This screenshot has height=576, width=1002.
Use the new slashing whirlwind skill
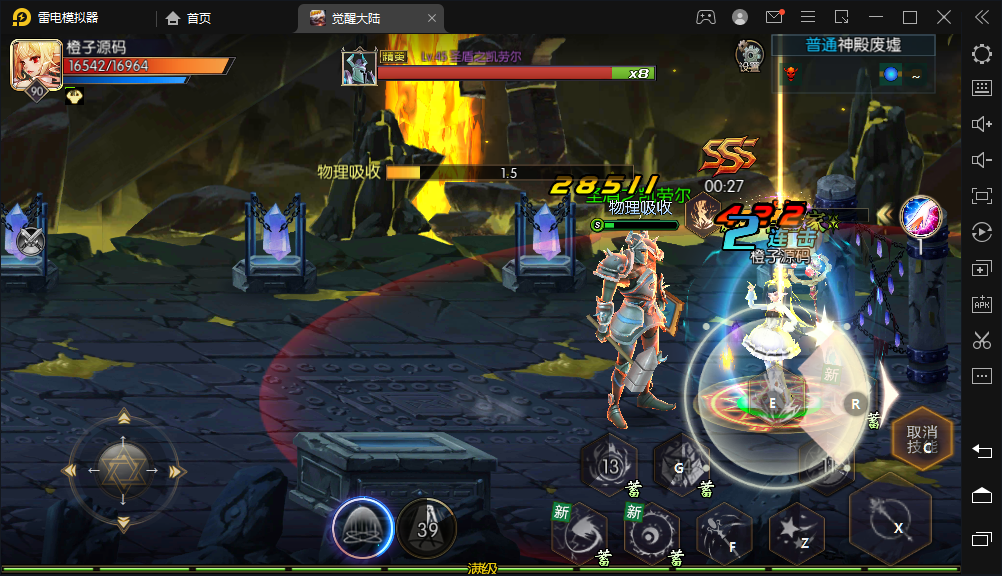tap(579, 533)
